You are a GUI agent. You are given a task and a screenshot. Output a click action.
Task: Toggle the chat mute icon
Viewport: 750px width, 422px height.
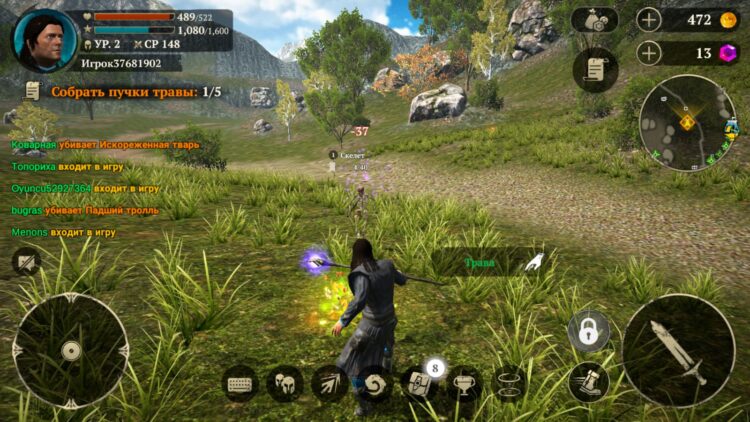[25, 262]
